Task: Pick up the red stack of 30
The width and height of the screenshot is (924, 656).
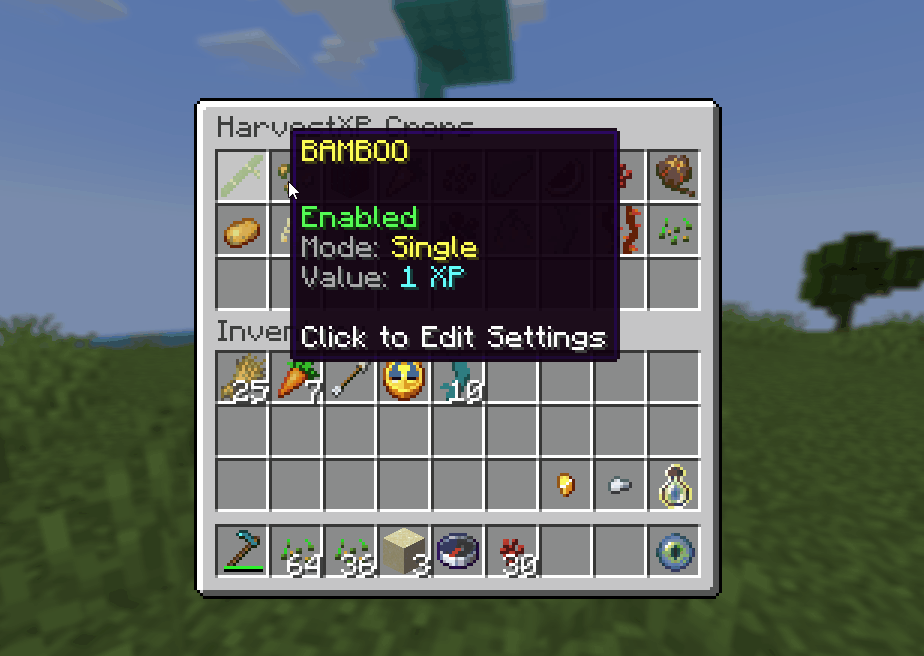Action: (x=513, y=551)
